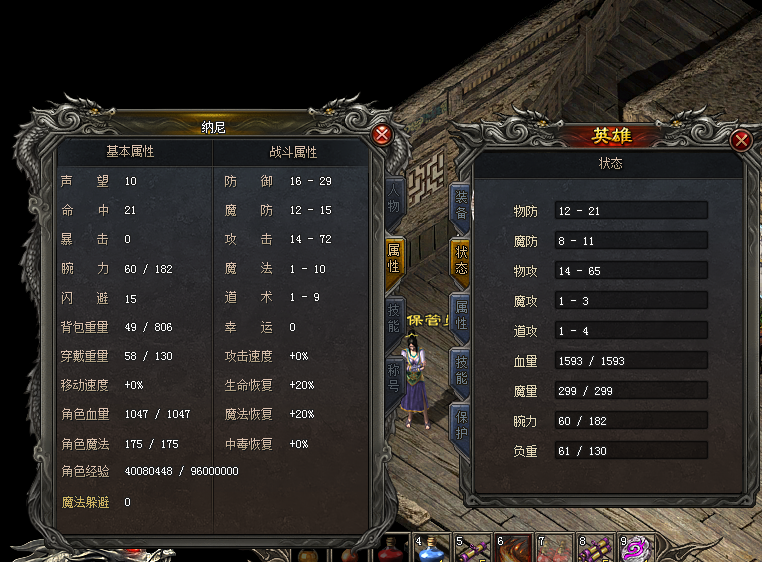Select the 属性 tab on the 纳尼 panel
The width and height of the screenshot is (762, 562).
[x=394, y=258]
